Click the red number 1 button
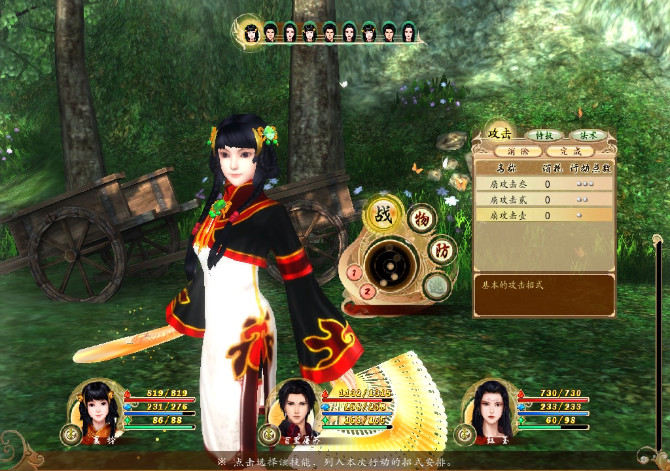 pos(354,273)
